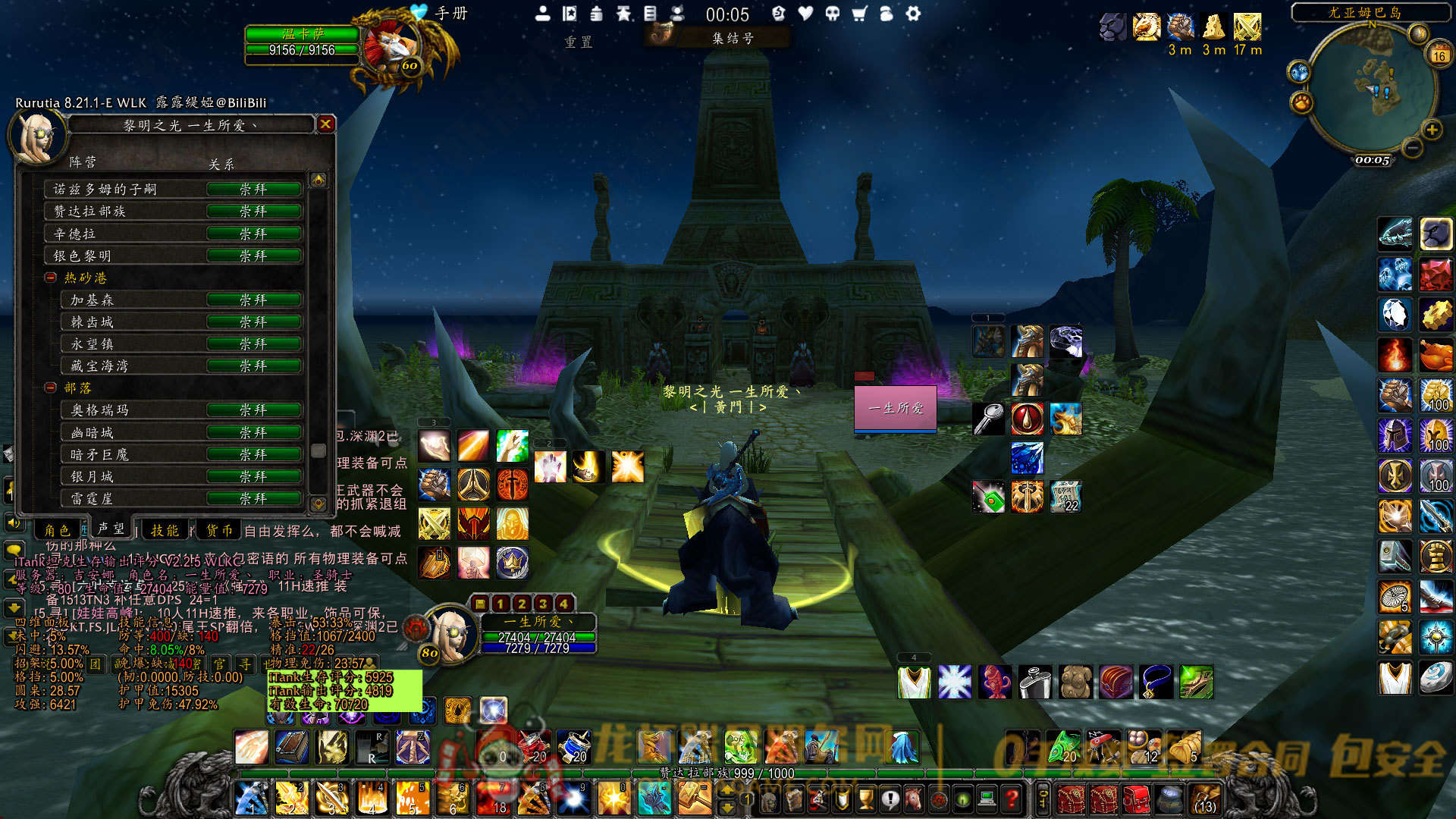Switch to the 货币 currency tab
Image resolution: width=1456 pixels, height=819 pixels.
pyautogui.click(x=220, y=530)
